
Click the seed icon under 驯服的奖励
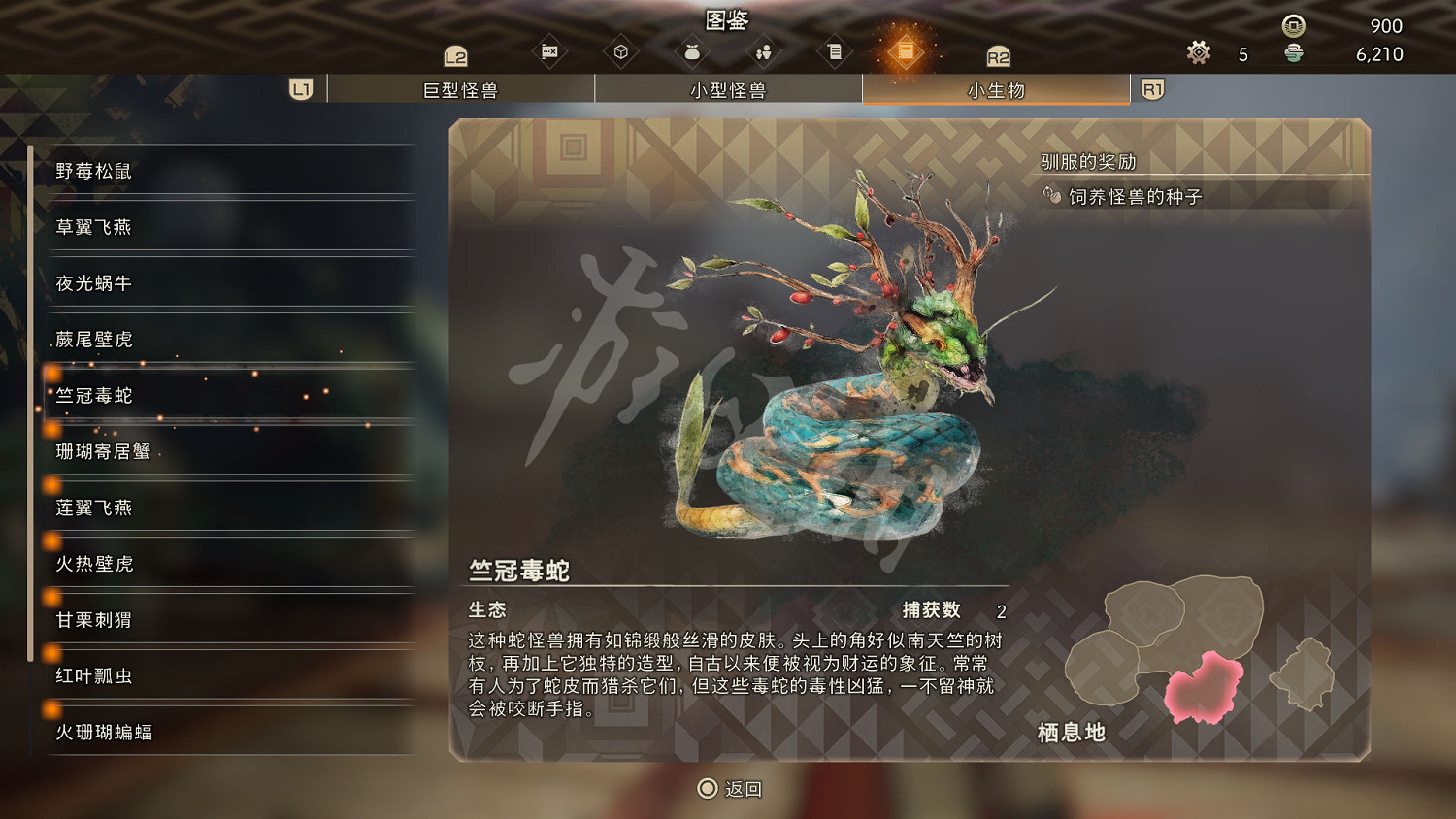coord(1053,194)
